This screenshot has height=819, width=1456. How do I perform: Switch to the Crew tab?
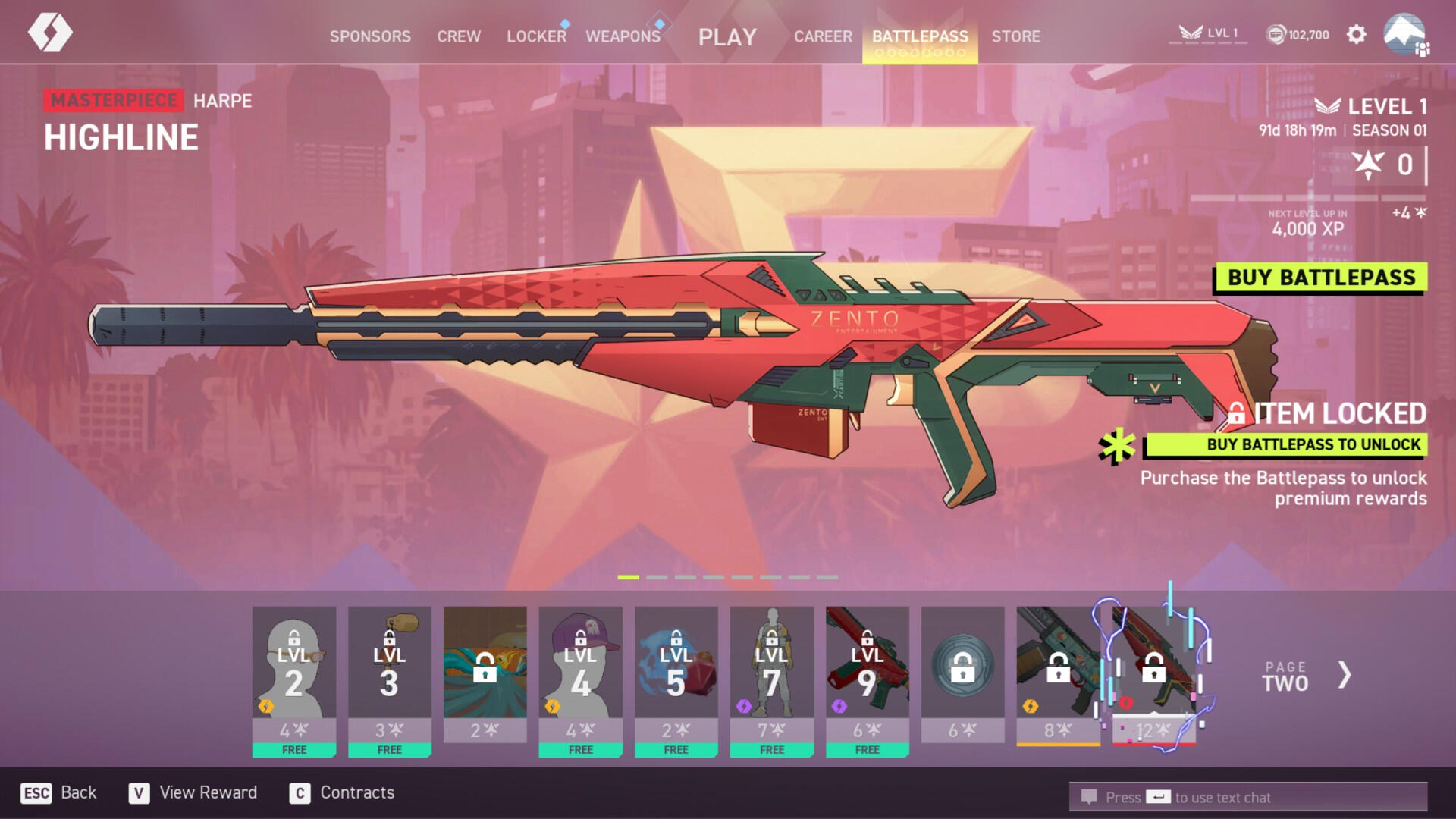click(459, 36)
